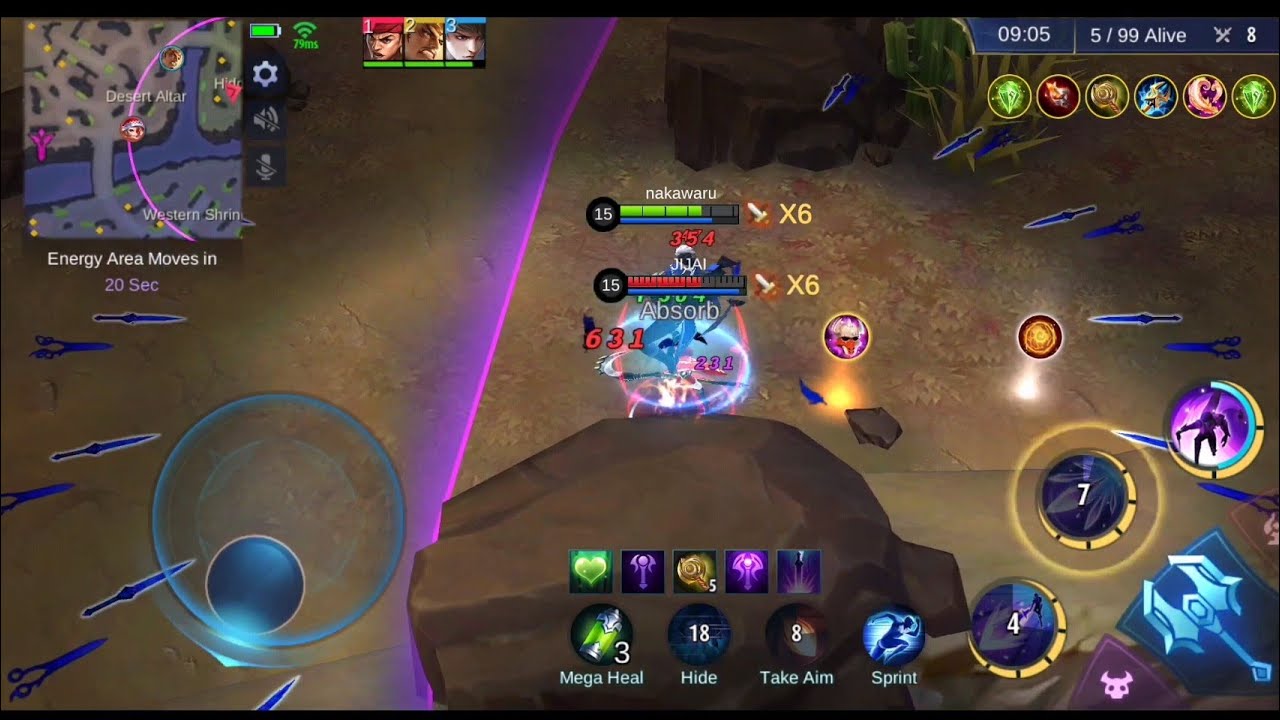Tap the skill button showing cooldown 4
This screenshot has height=720, width=1280.
tap(1014, 626)
